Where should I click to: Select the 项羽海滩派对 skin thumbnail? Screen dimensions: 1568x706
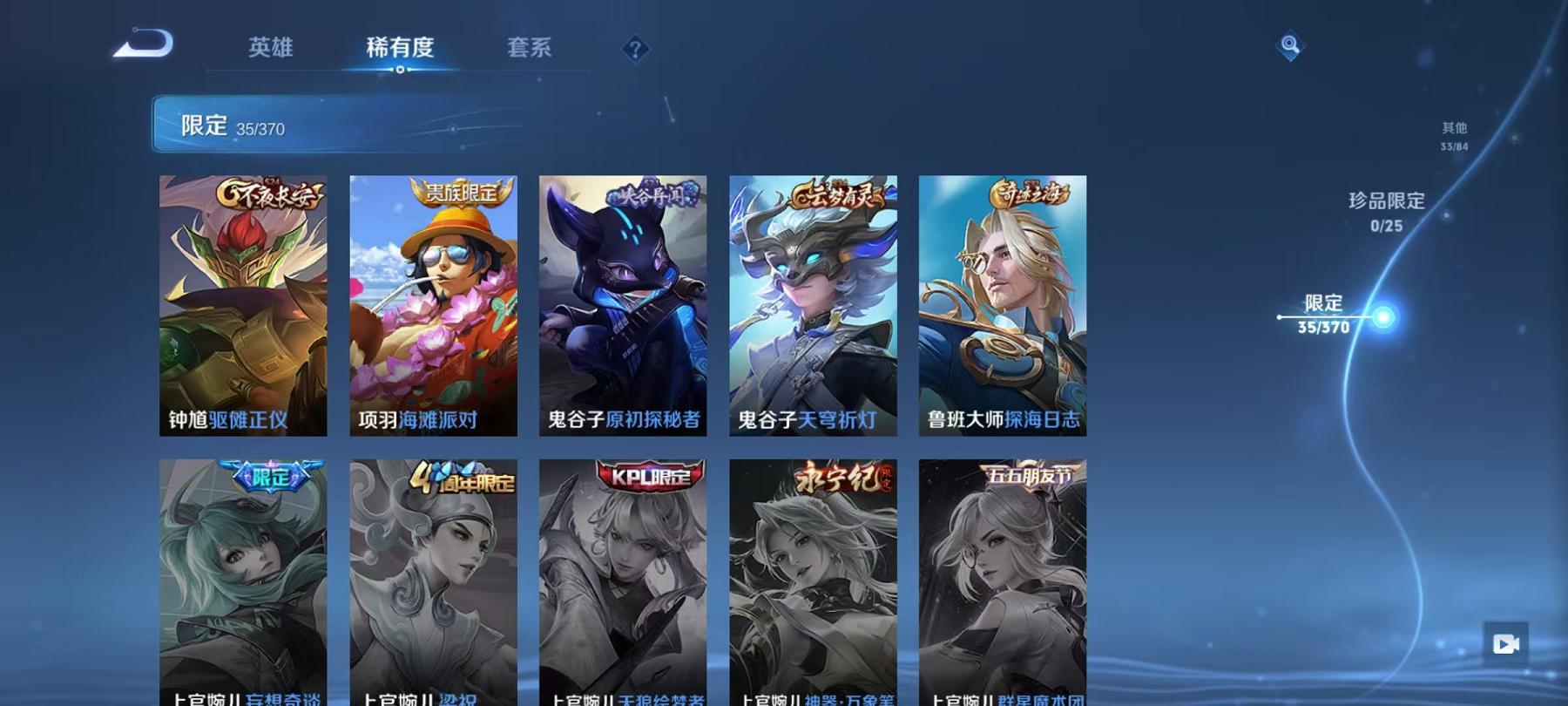431,305
